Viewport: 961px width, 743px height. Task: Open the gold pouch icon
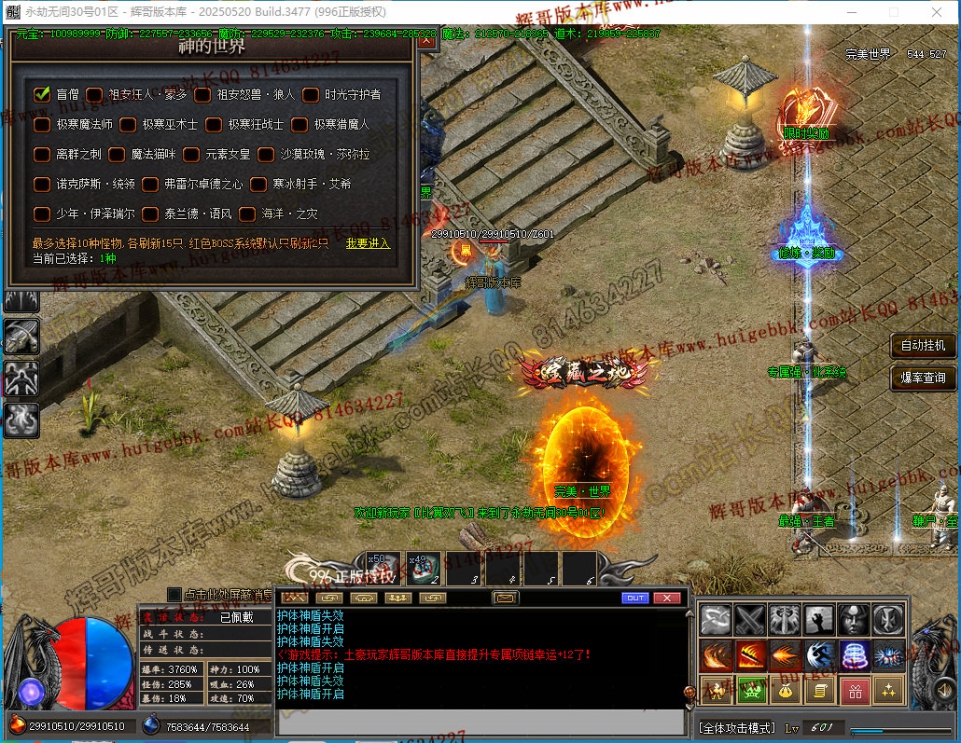784,690
